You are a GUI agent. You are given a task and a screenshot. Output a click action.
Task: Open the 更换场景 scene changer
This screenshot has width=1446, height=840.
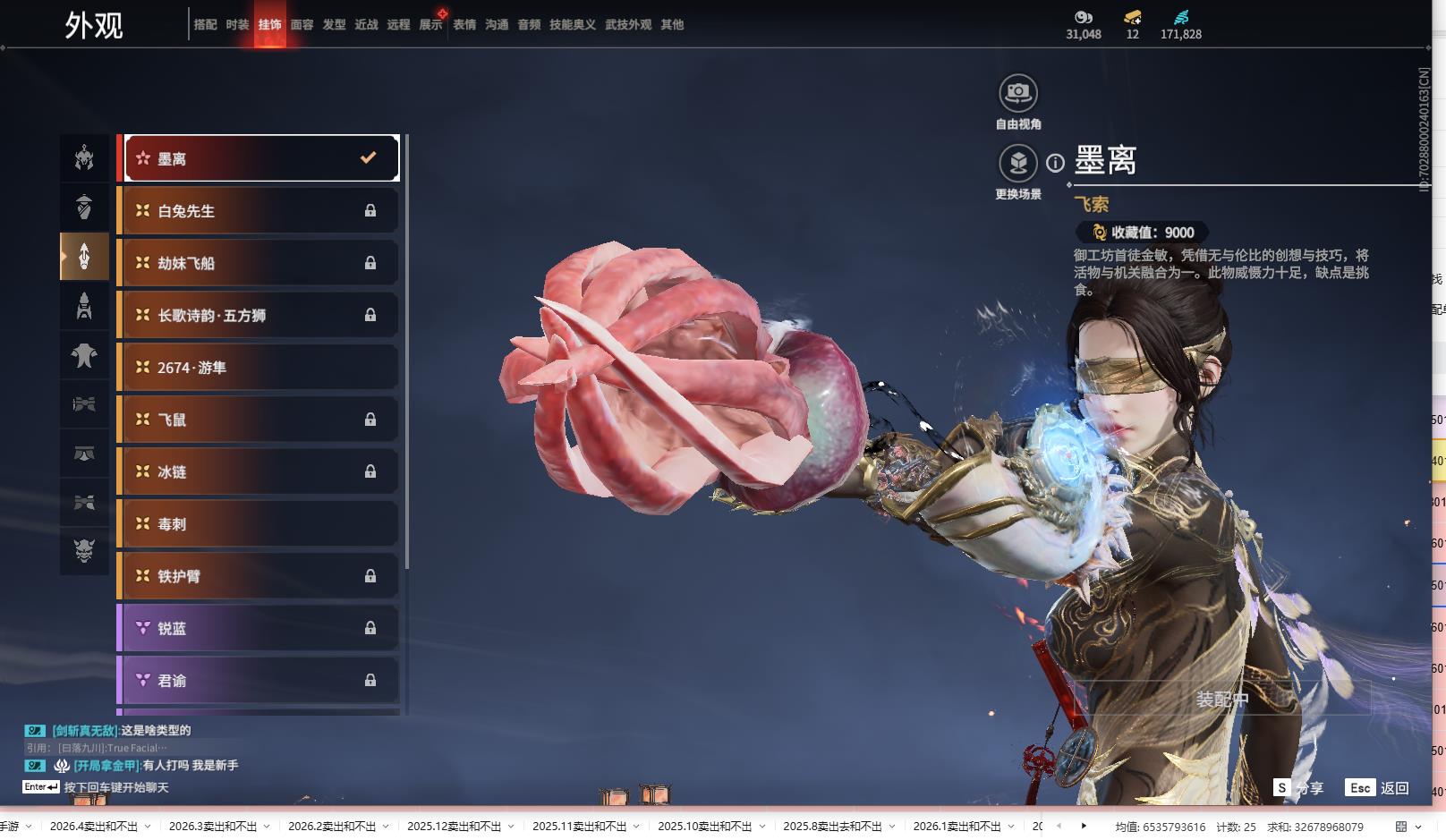(1017, 164)
